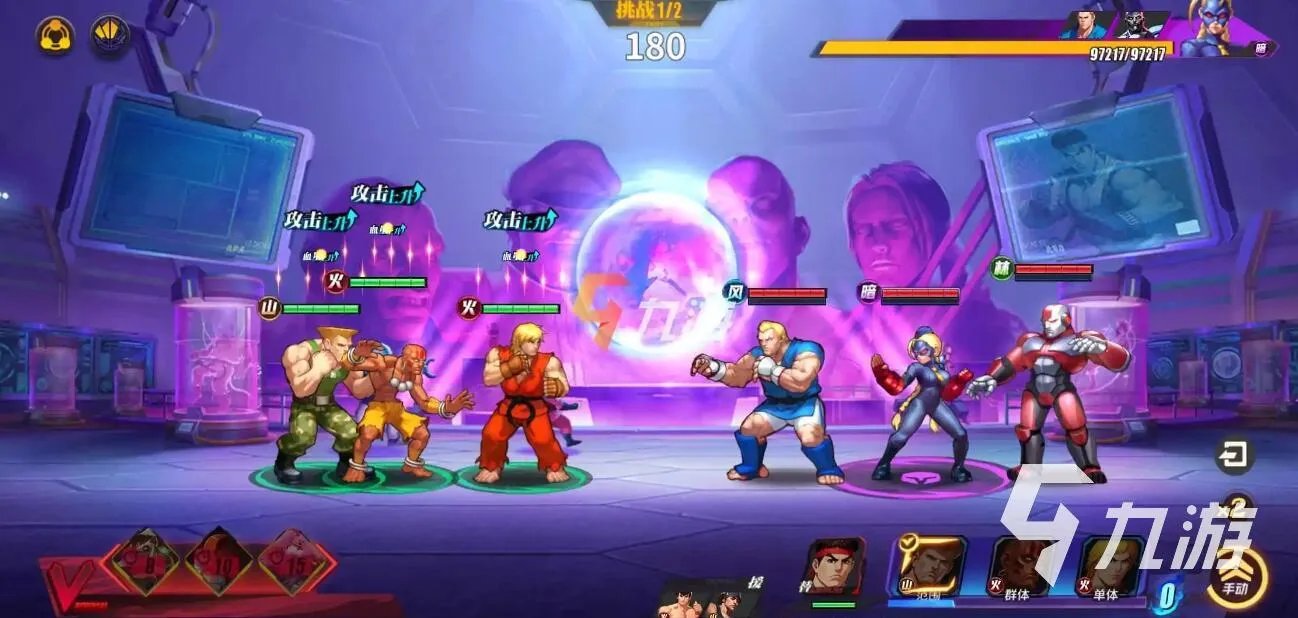Select the enemy skill diamond showing 8
The height and width of the screenshot is (618, 1298).
pyautogui.click(x=145, y=561)
